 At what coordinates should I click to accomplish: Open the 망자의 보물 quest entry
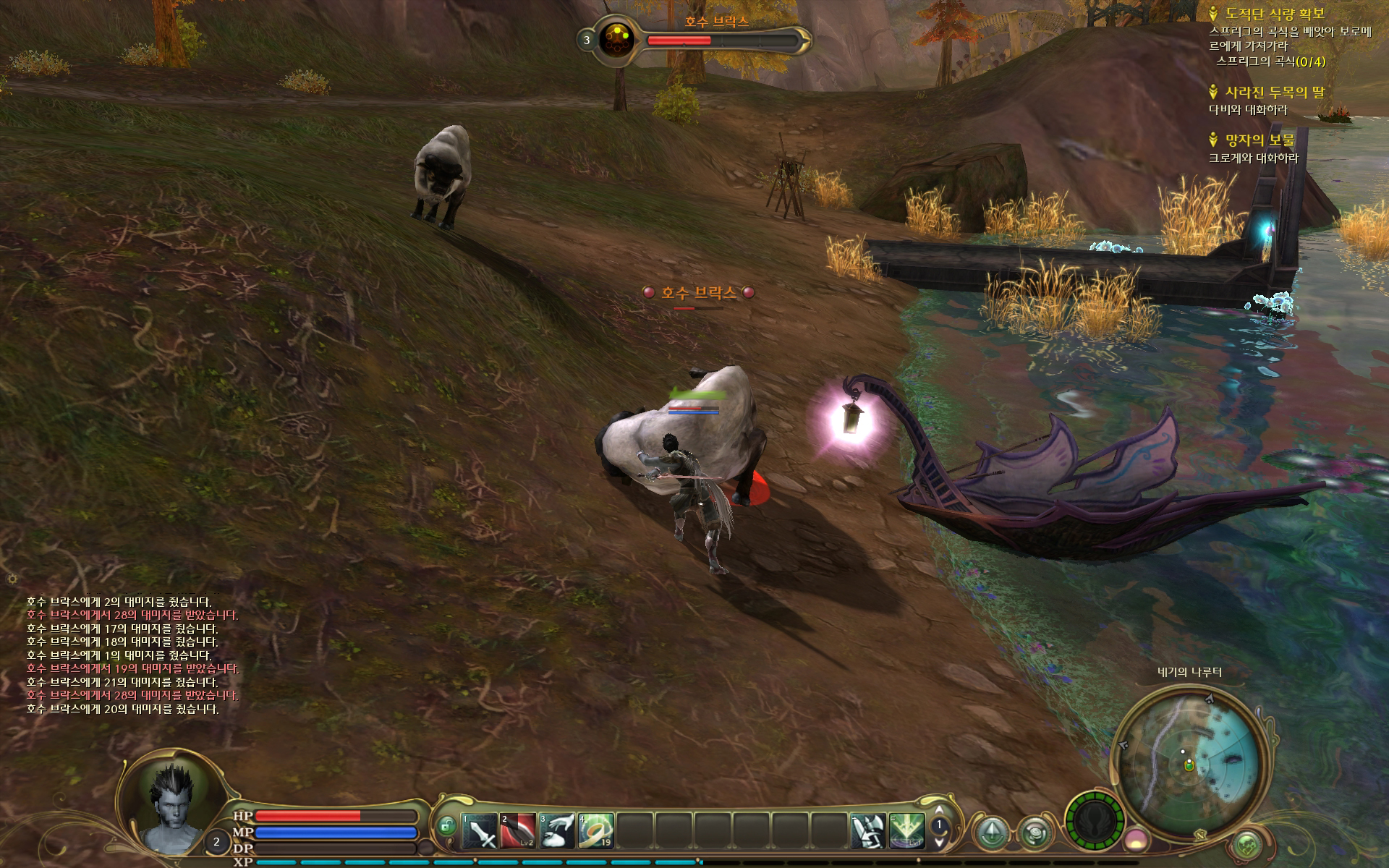1260,140
